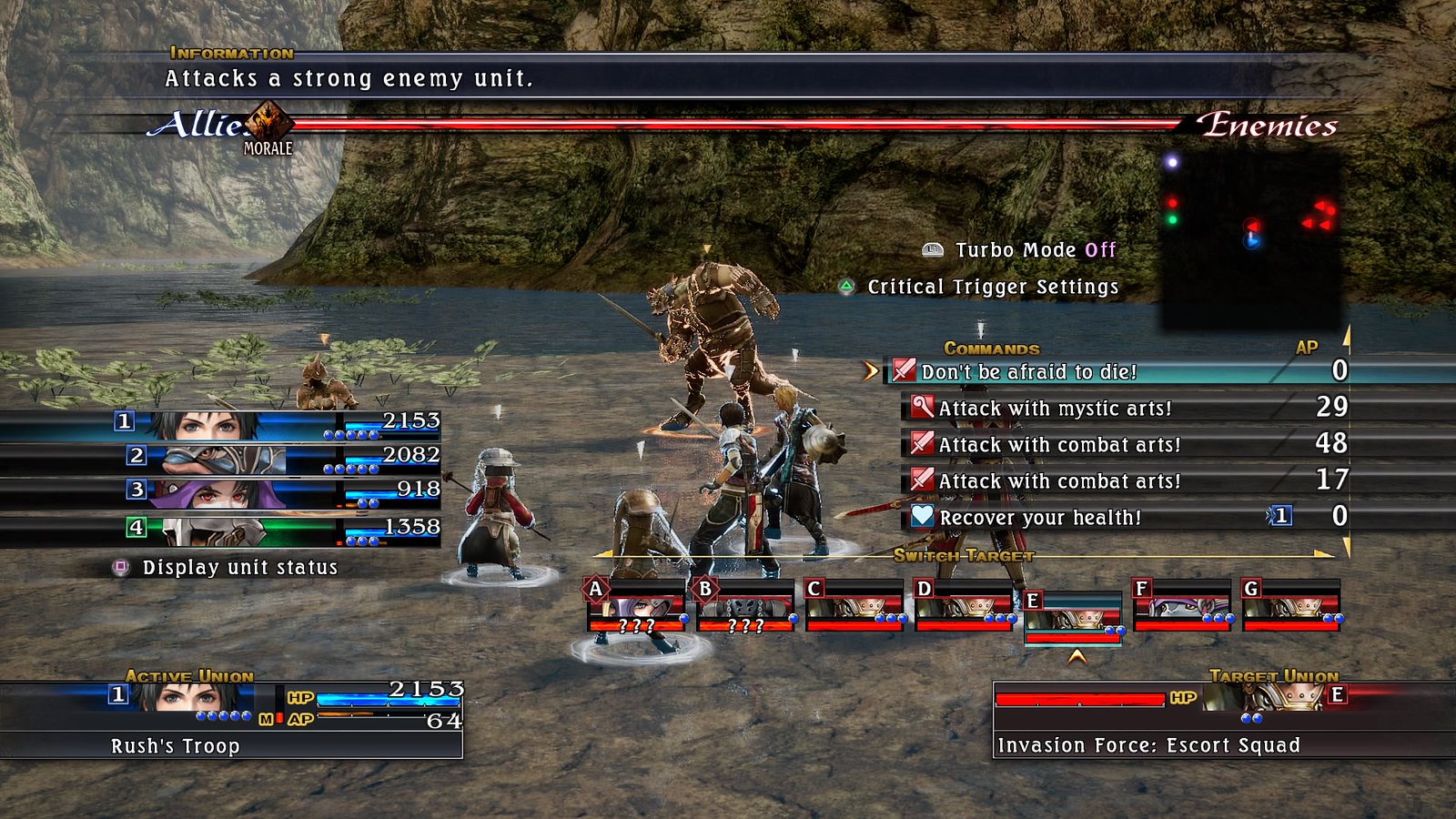Switch target to enemy unit G
This screenshot has height=819, width=1456.
coord(1292,607)
